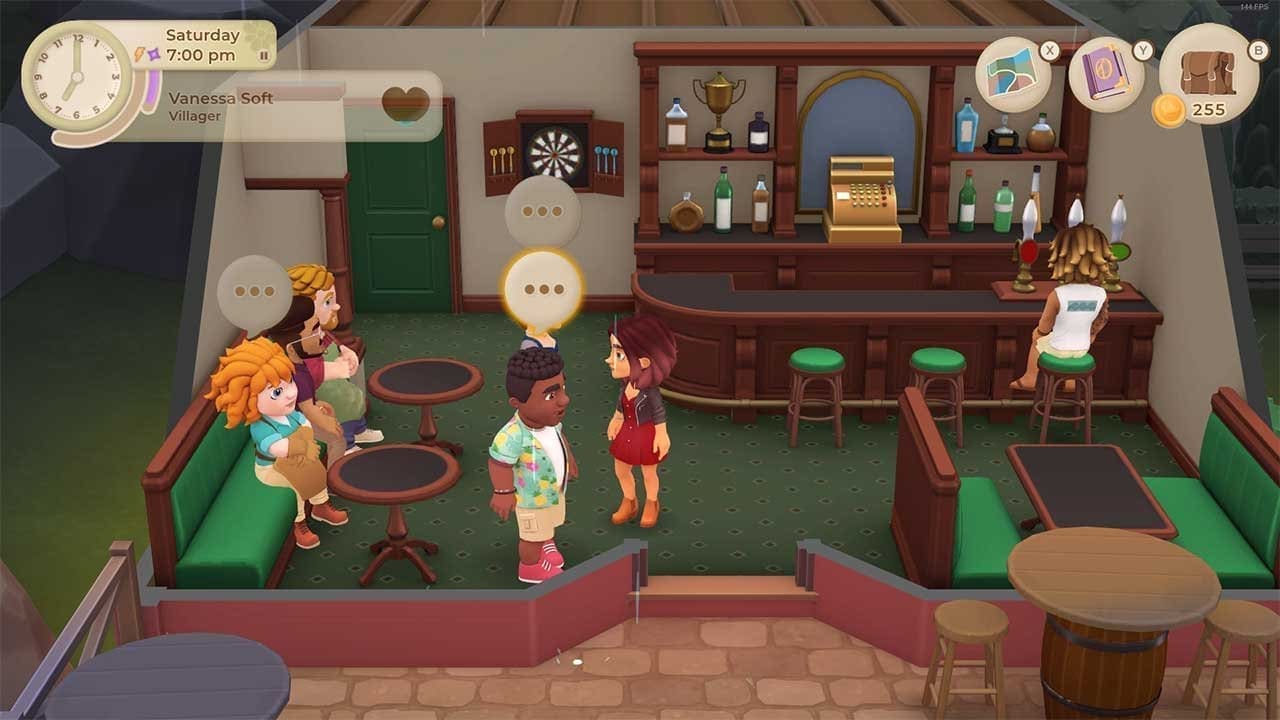The image size is (1280, 720).
Task: Click the analog clock face
Action: (x=76, y=77)
